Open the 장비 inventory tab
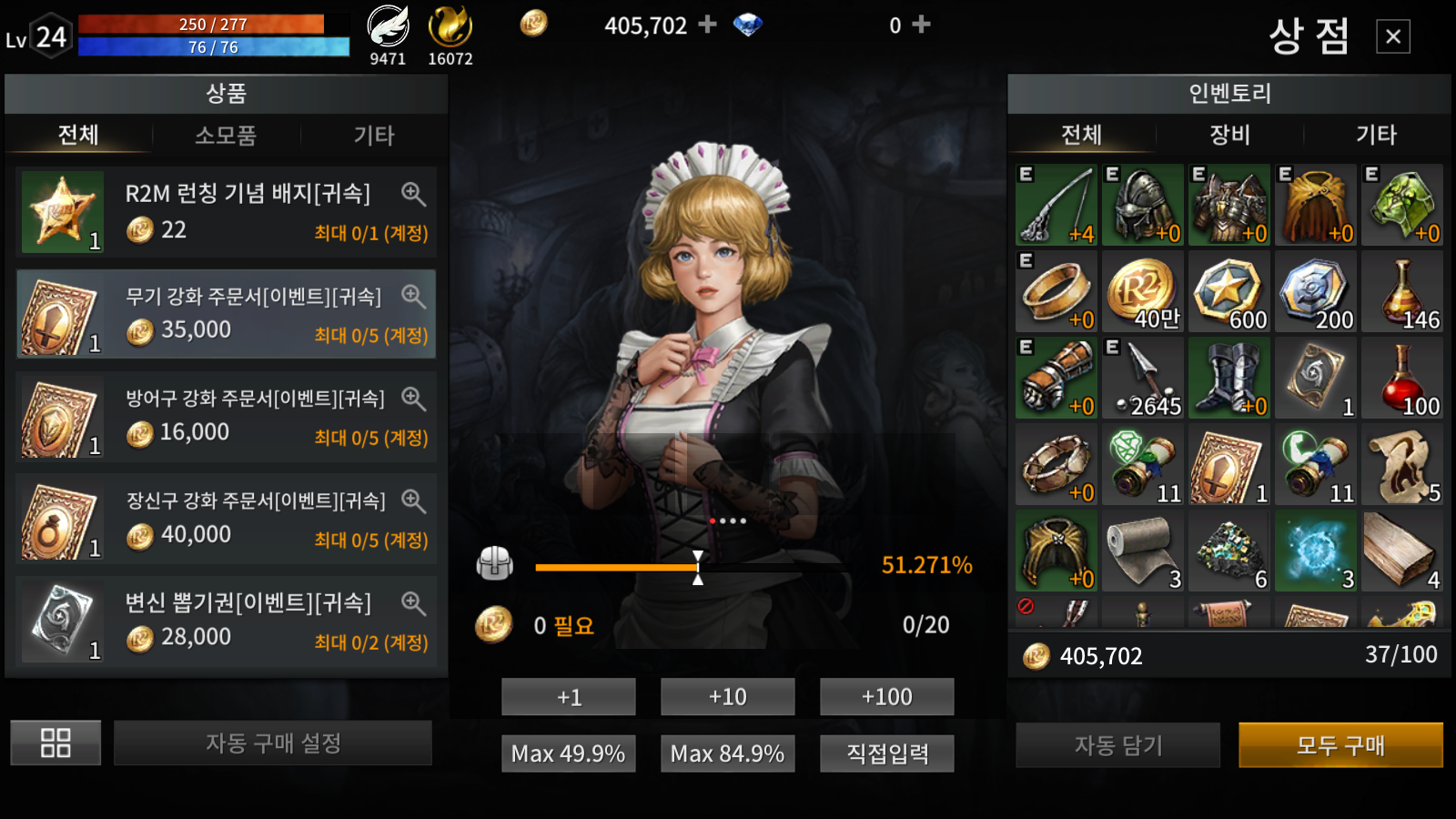This screenshot has height=819, width=1456. pos(1229,136)
